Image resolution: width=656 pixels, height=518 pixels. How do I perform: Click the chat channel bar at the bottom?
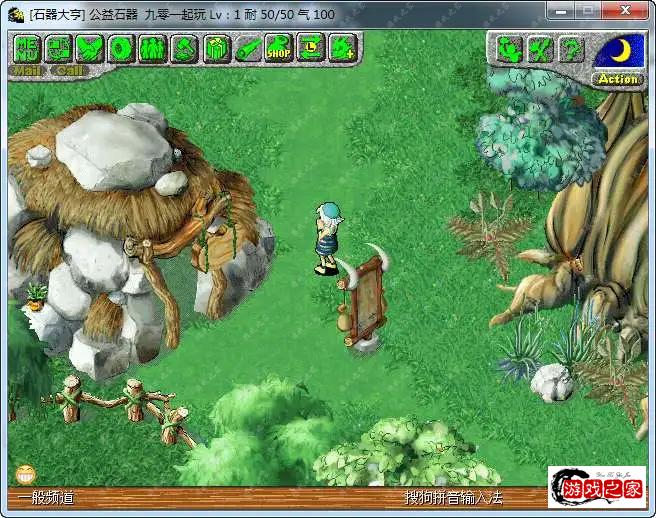pyautogui.click(x=200, y=496)
